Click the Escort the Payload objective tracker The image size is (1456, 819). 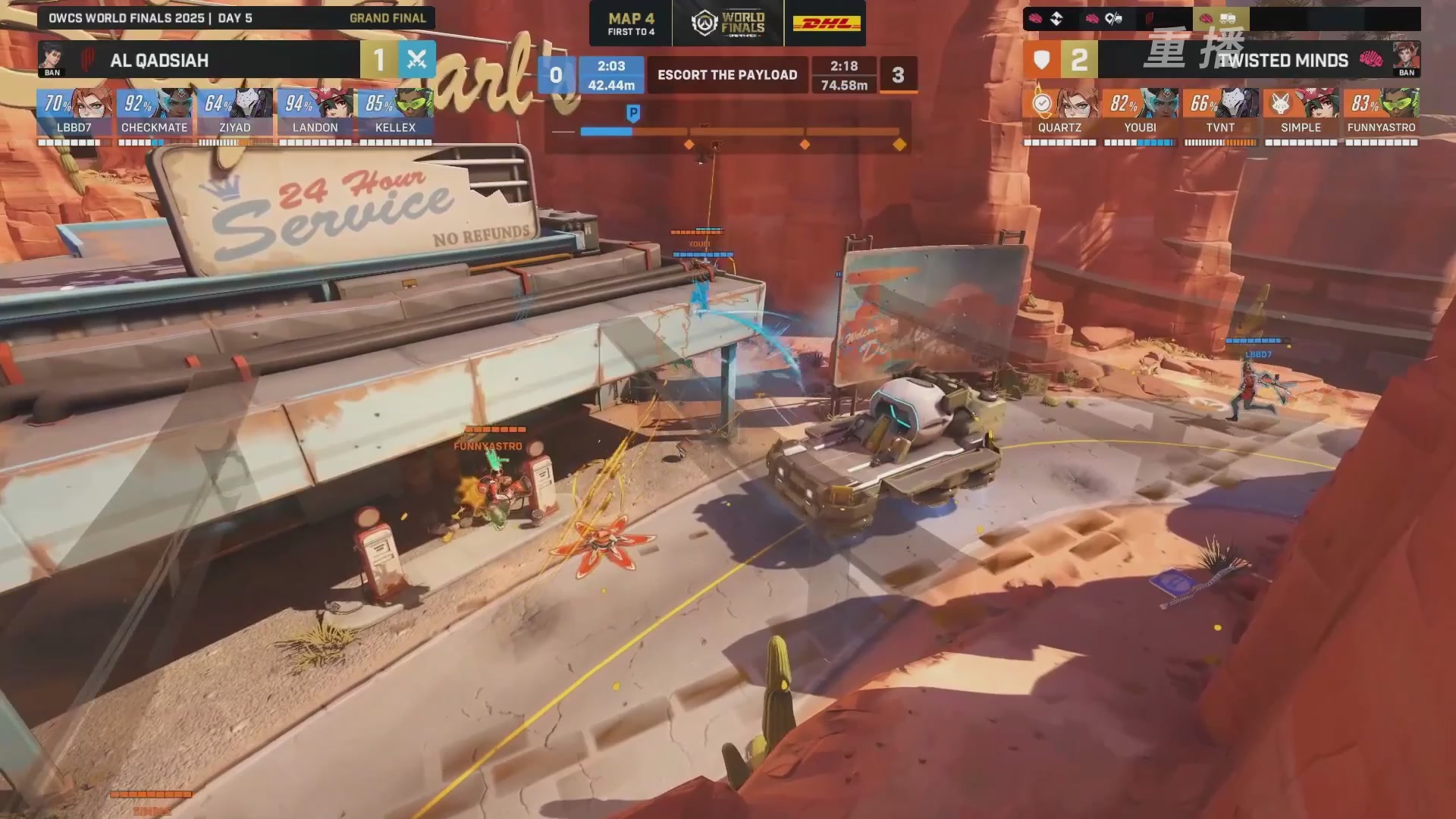(x=727, y=75)
